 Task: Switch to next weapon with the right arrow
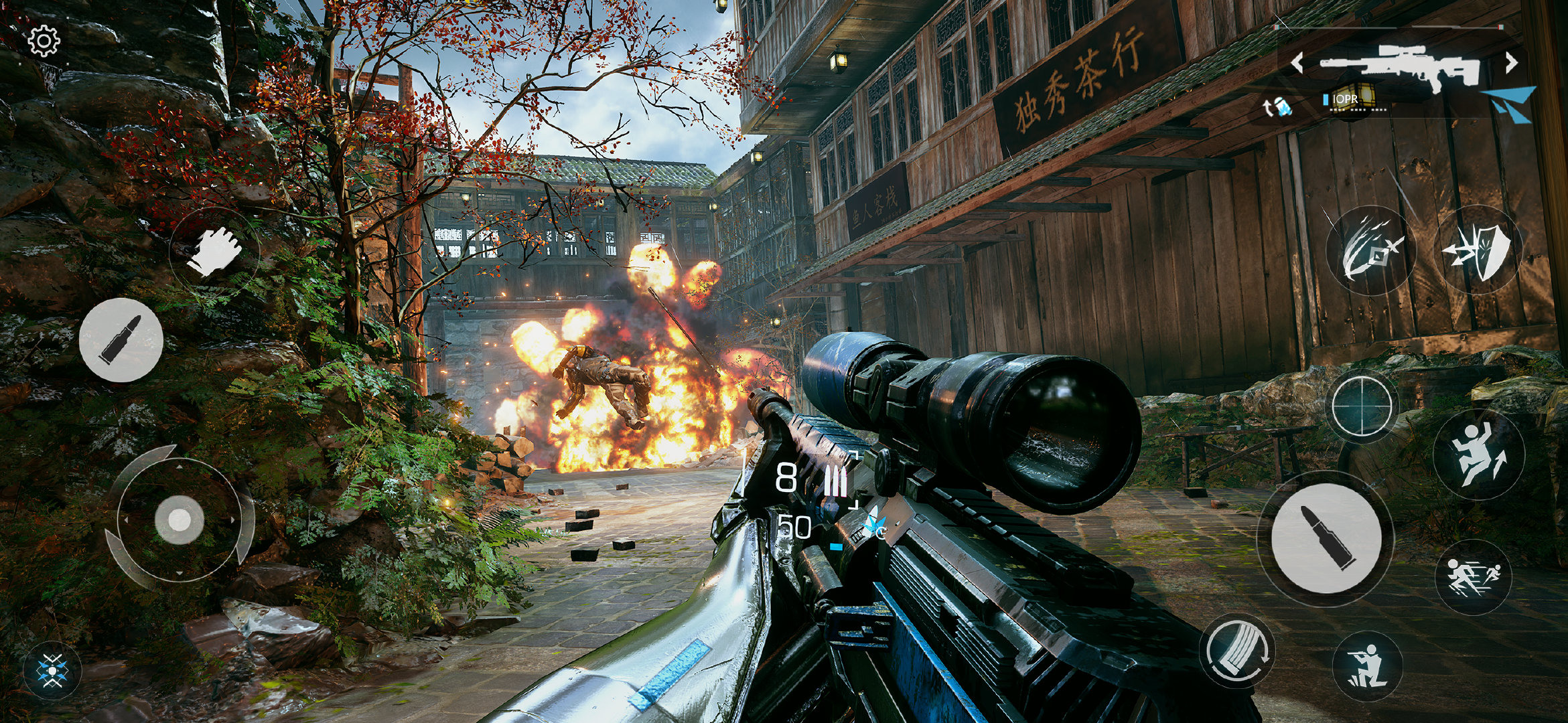click(x=1512, y=63)
